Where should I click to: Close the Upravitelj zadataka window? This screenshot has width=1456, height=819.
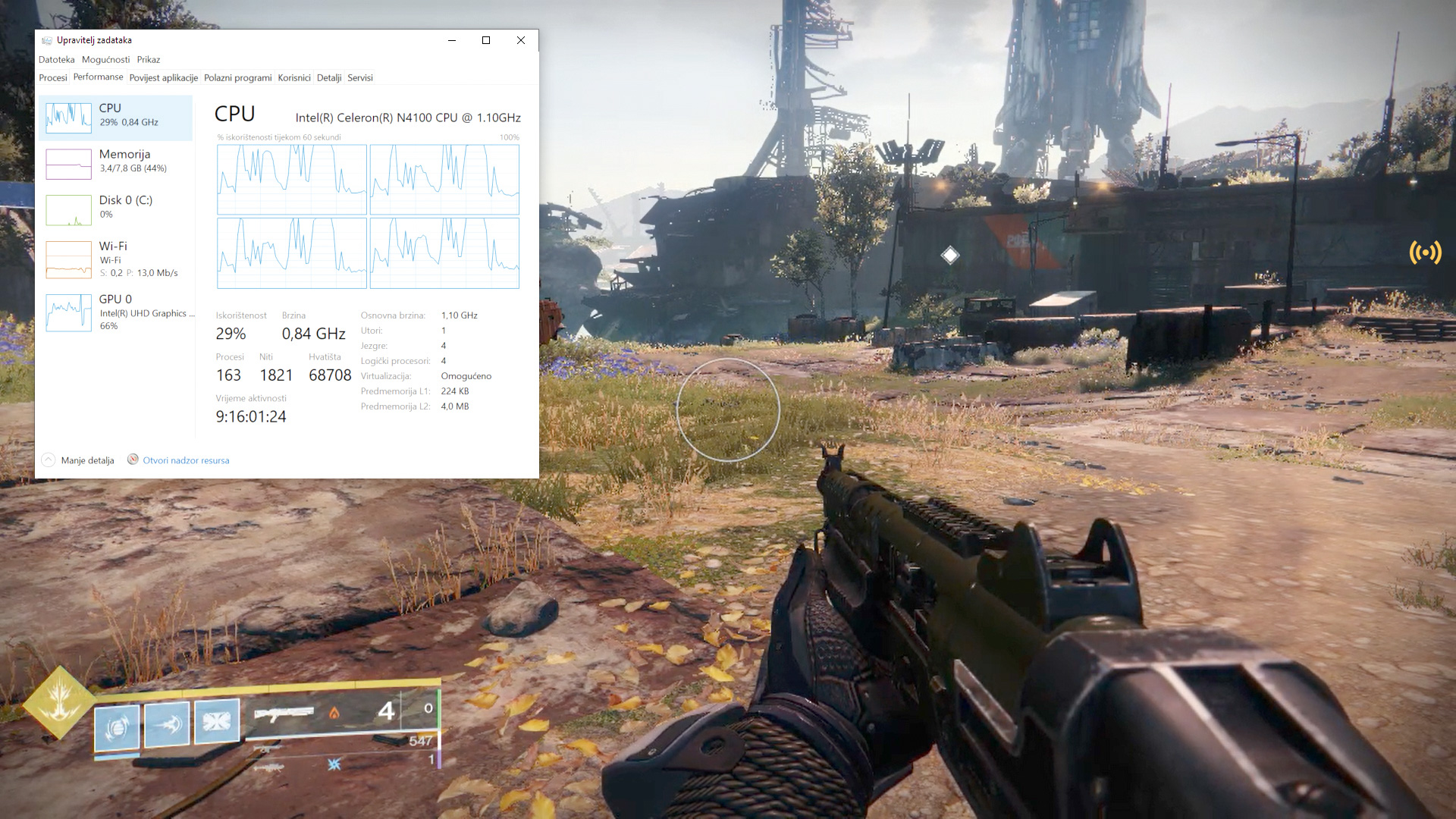click(x=521, y=40)
